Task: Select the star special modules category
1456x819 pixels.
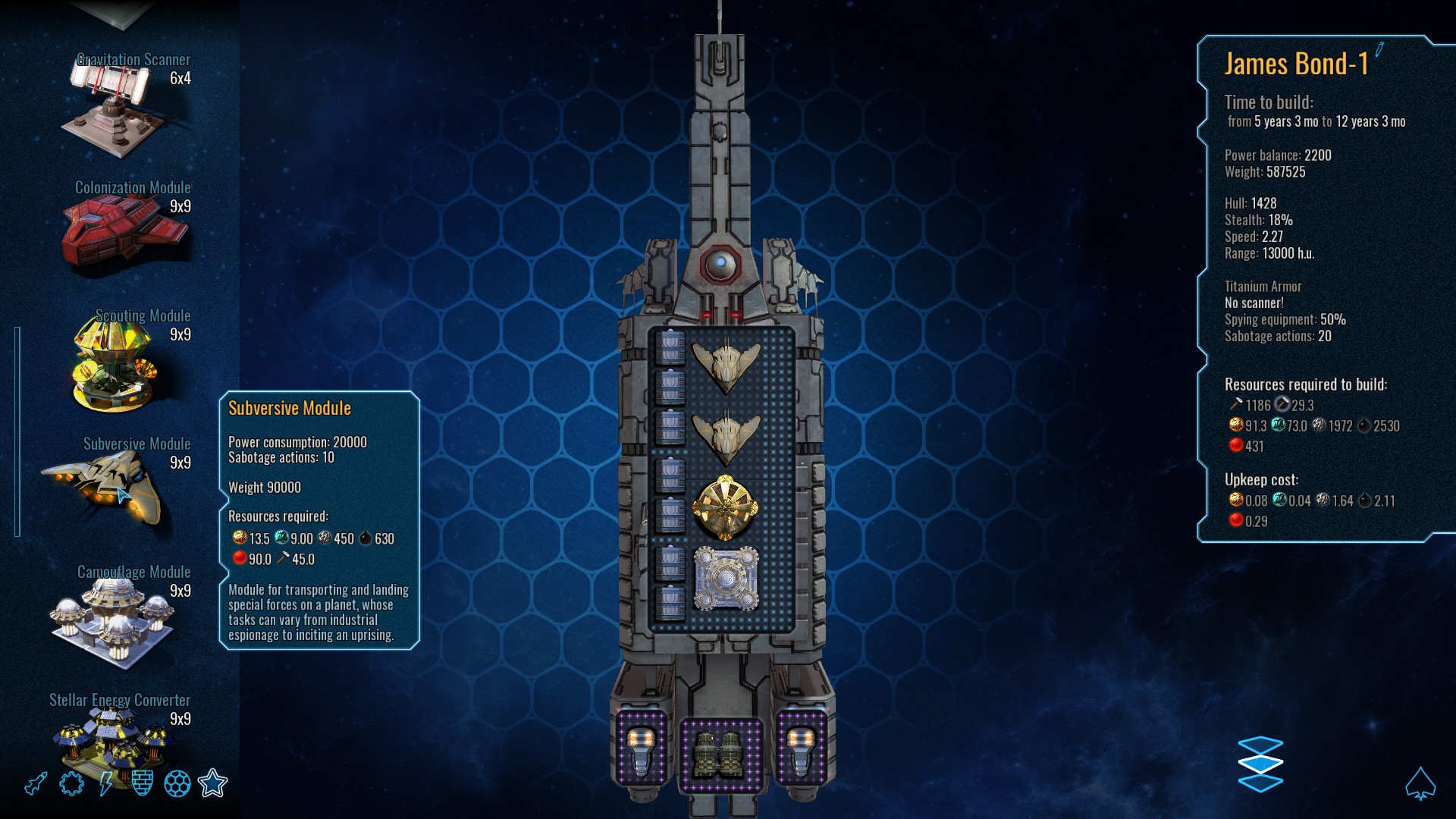Action: pos(212,783)
